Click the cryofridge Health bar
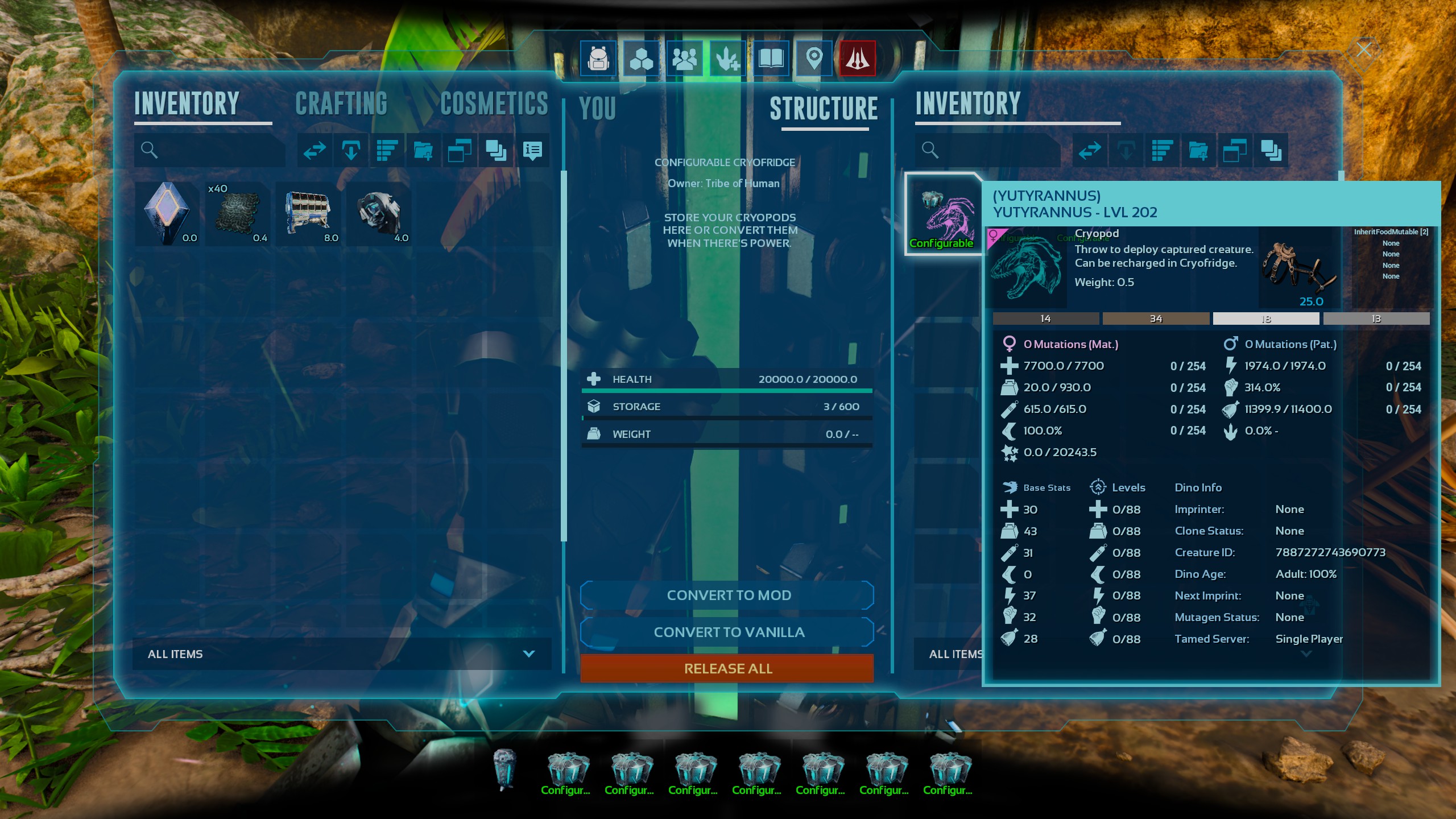 [727, 379]
